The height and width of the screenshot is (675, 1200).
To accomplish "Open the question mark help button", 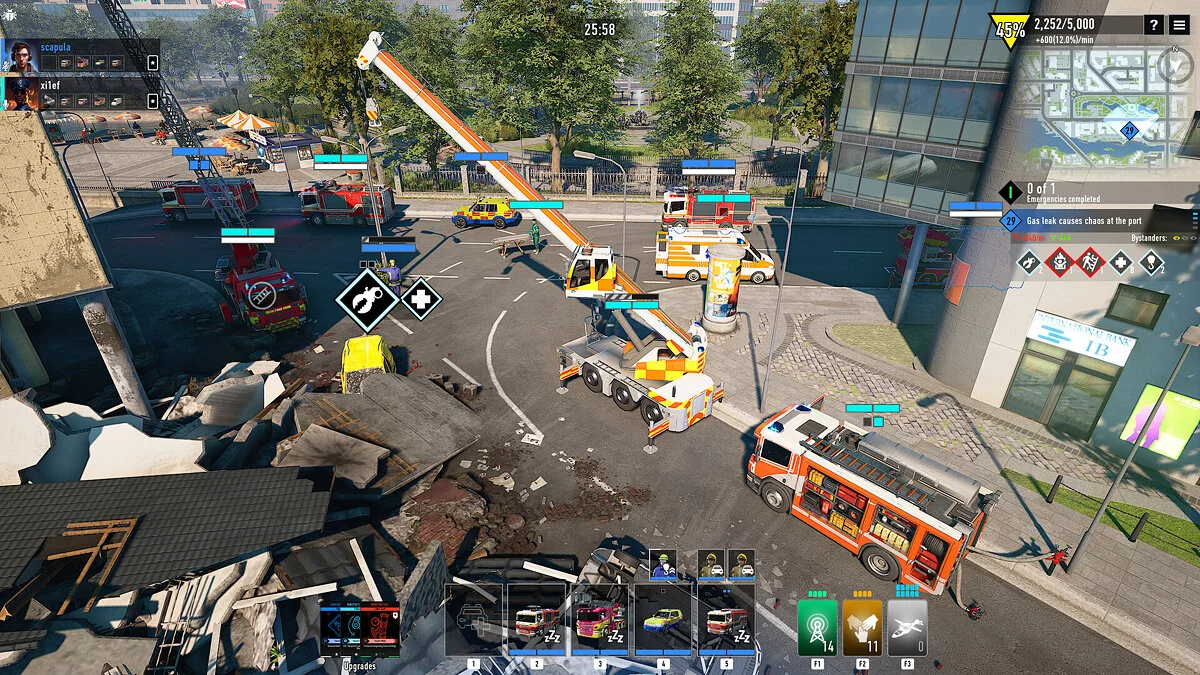I will click(1154, 25).
